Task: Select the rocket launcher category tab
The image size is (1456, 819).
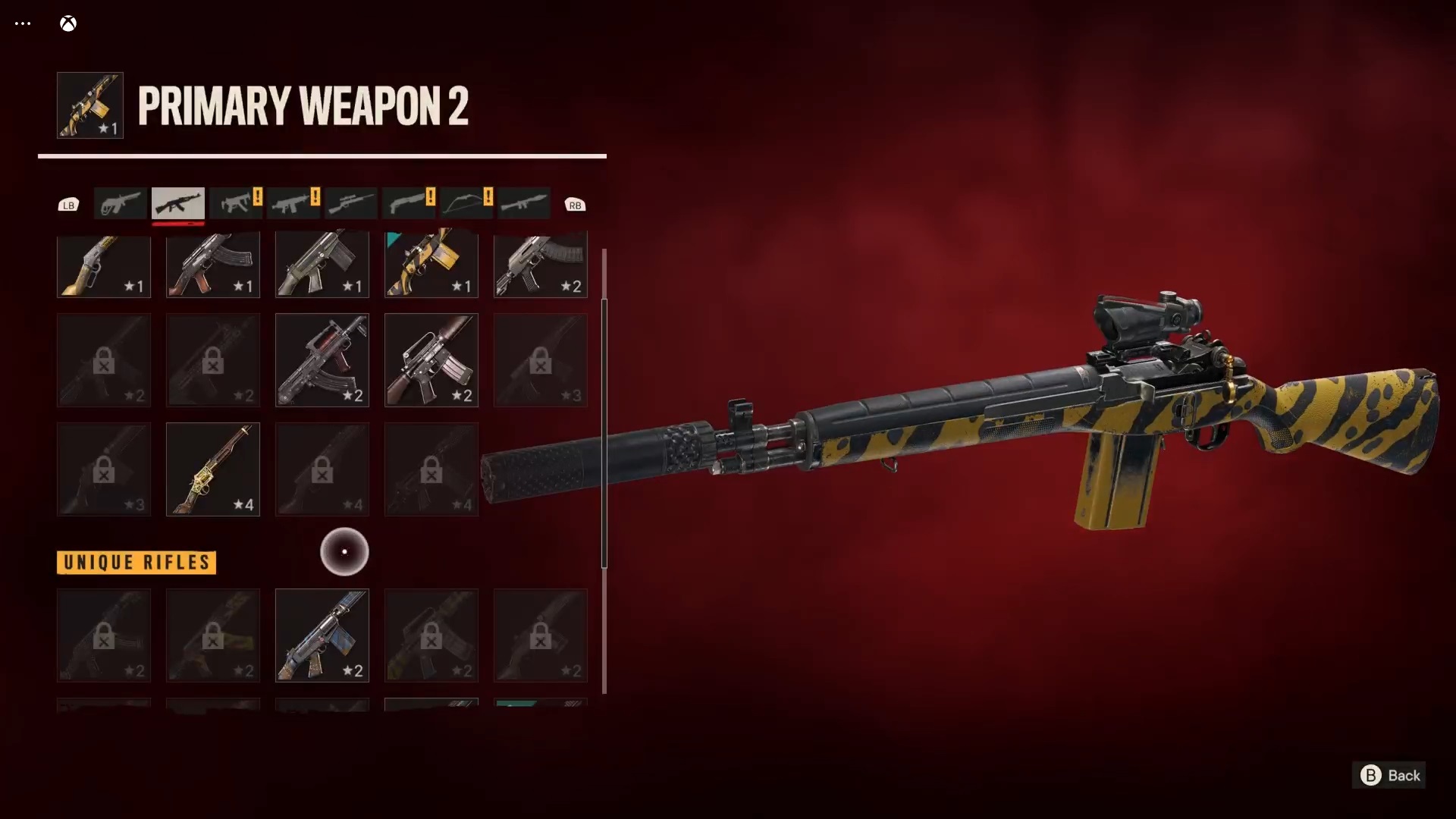Action: (524, 203)
